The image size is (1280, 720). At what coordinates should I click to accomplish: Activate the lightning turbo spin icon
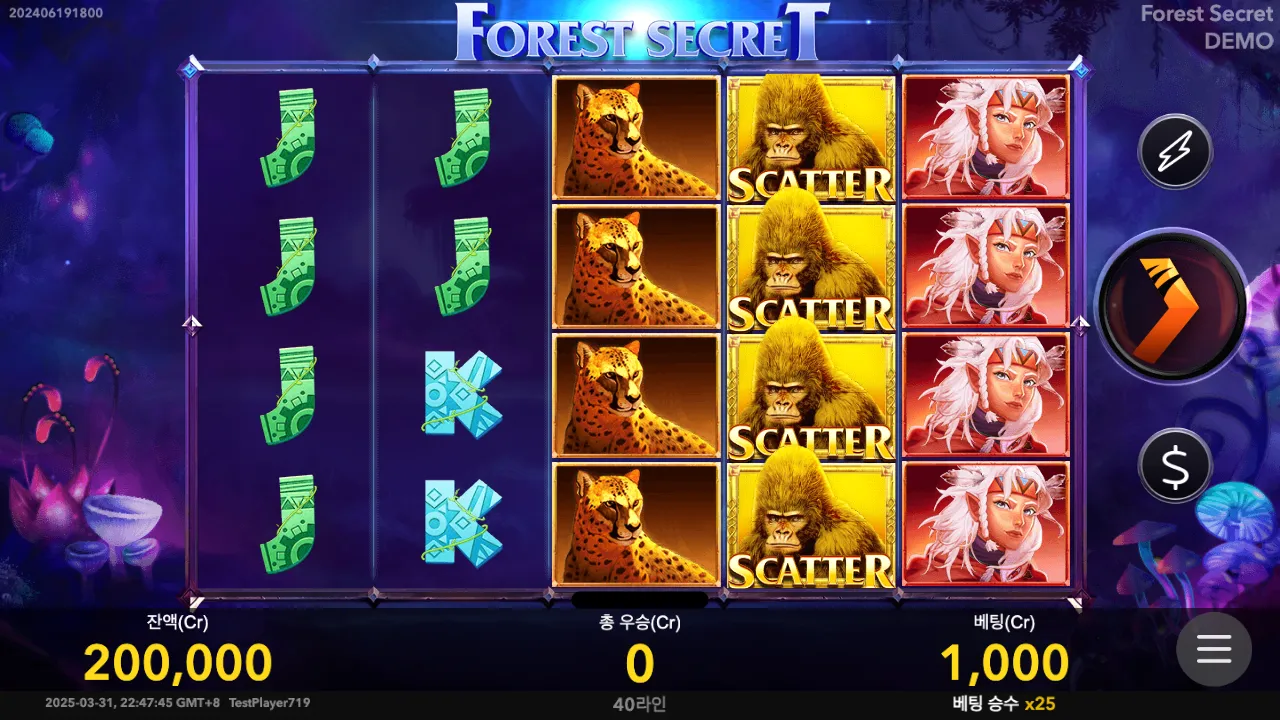tap(1174, 152)
